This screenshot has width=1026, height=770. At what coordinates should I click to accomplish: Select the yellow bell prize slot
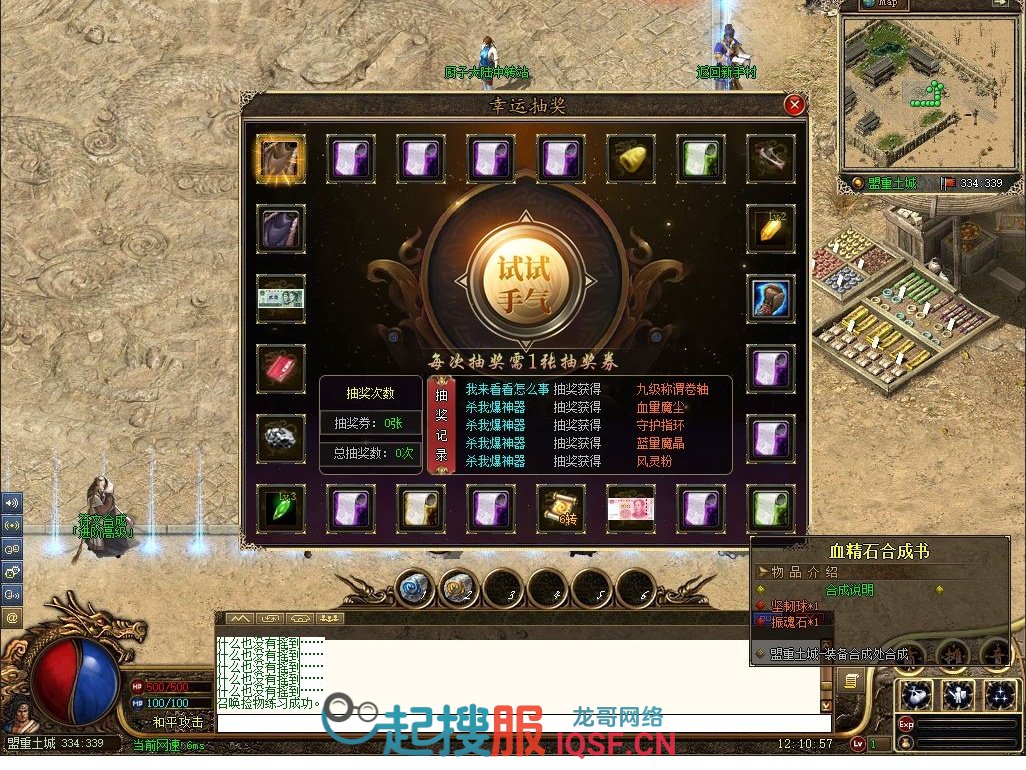pyautogui.click(x=631, y=159)
